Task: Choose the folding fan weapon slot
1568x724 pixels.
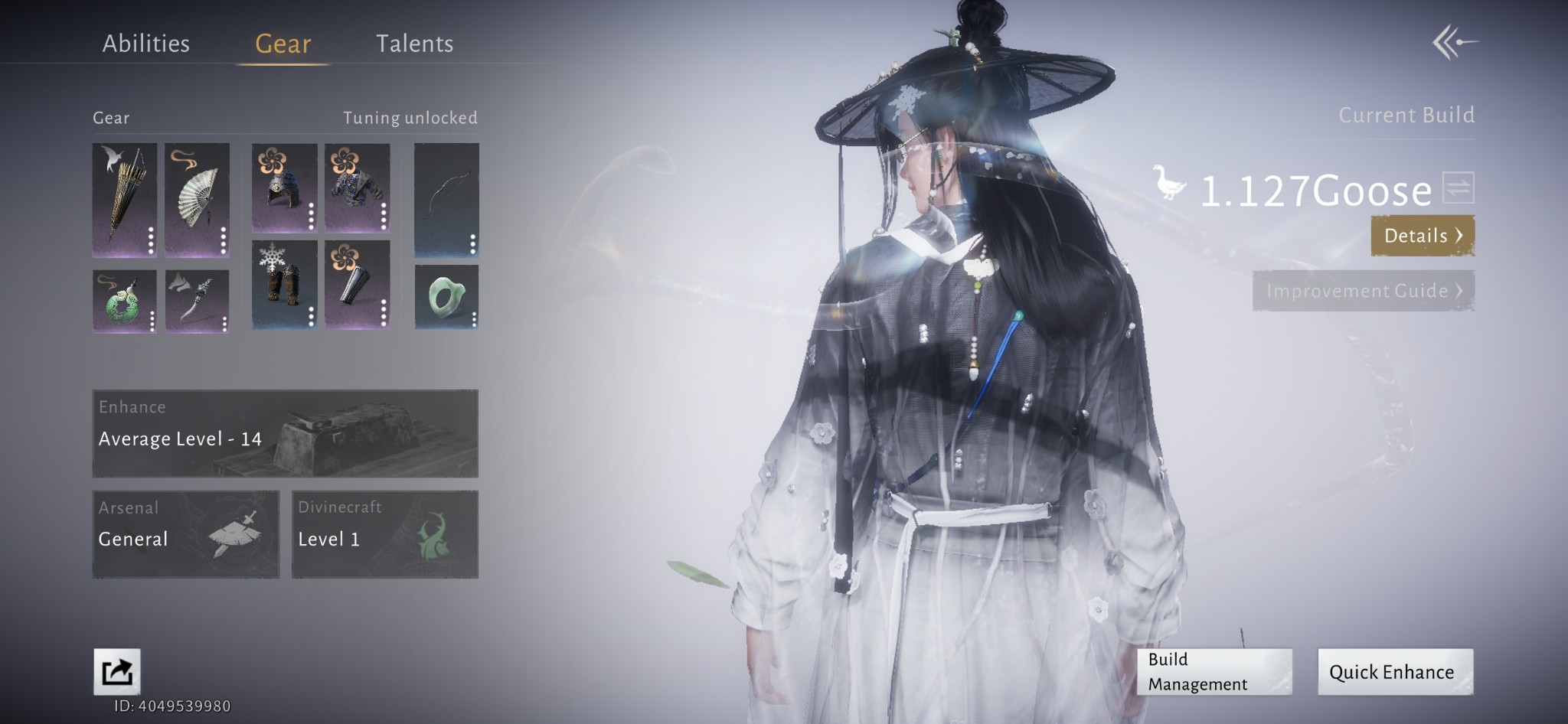Action: (197, 199)
